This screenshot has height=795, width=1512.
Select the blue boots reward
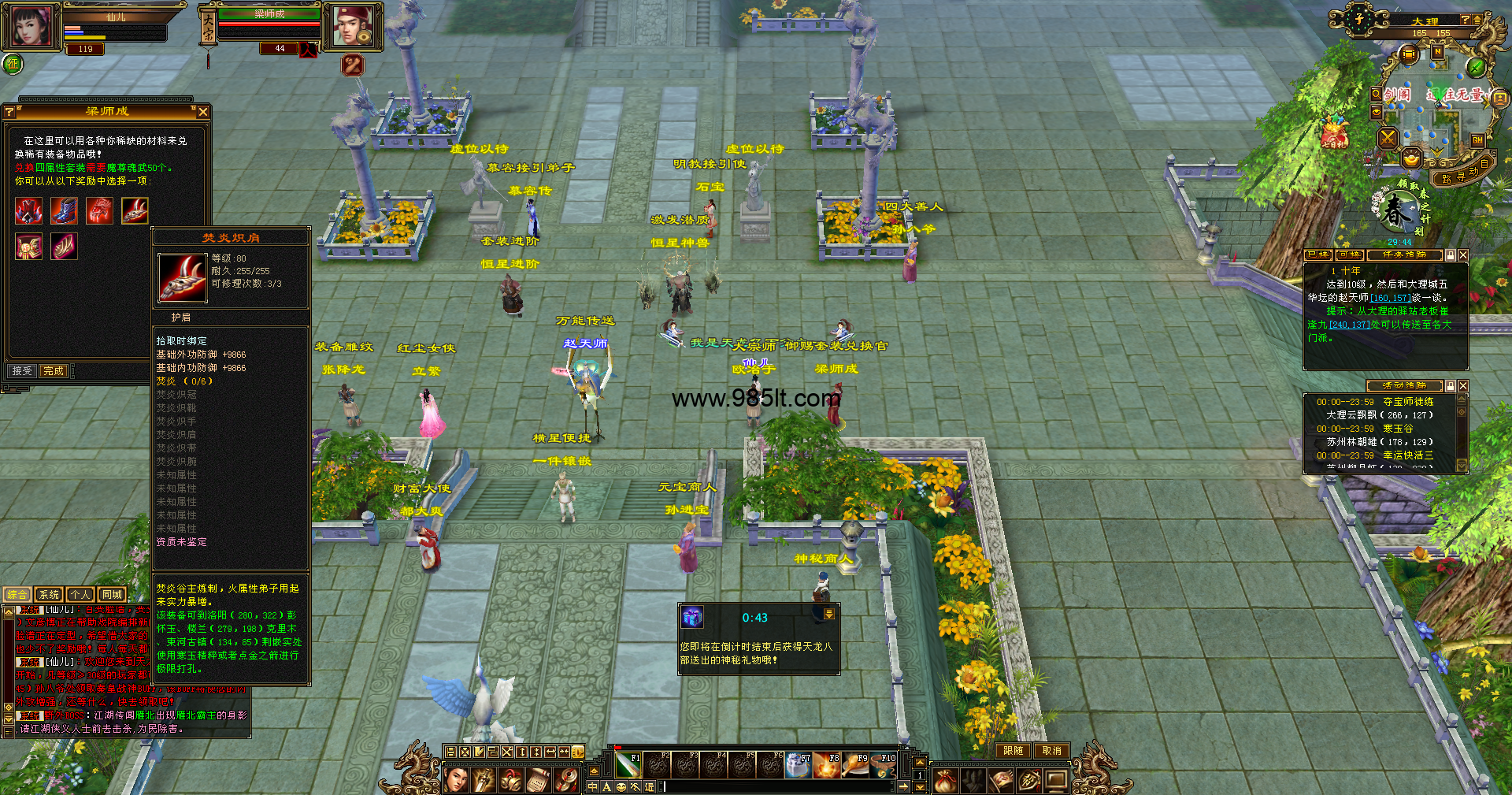(65, 210)
